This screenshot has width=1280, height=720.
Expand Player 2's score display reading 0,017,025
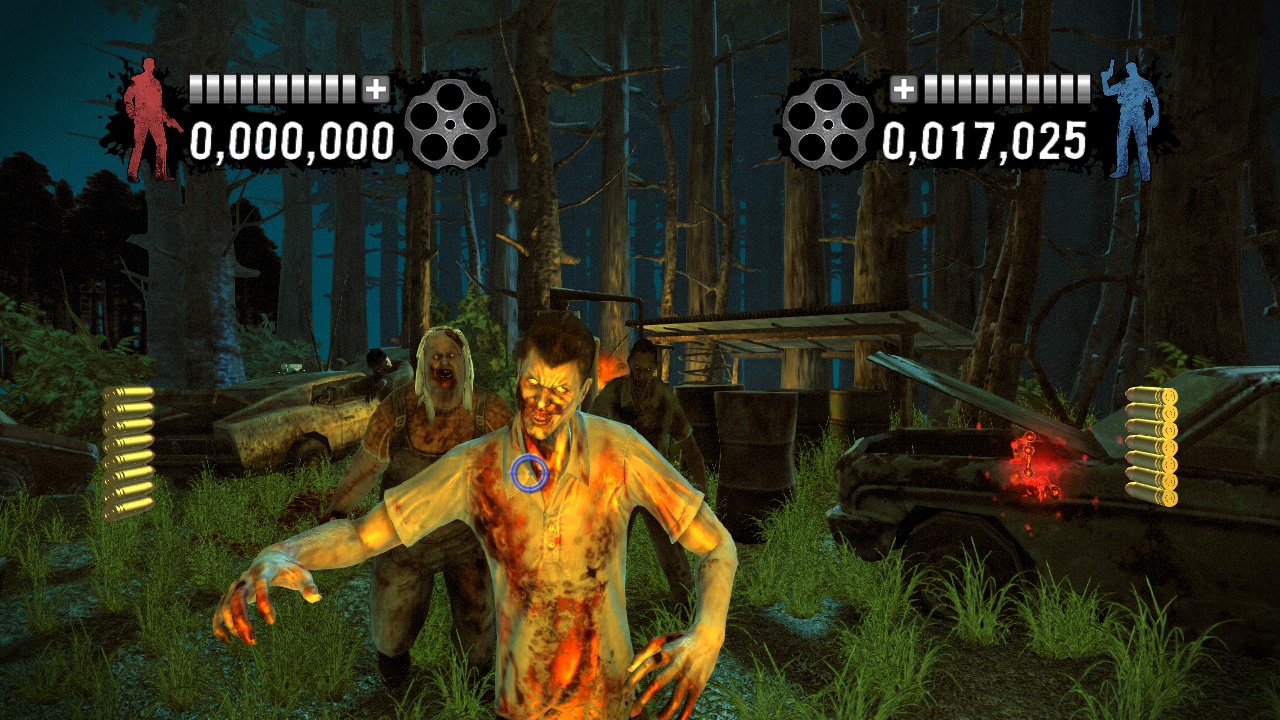point(985,142)
